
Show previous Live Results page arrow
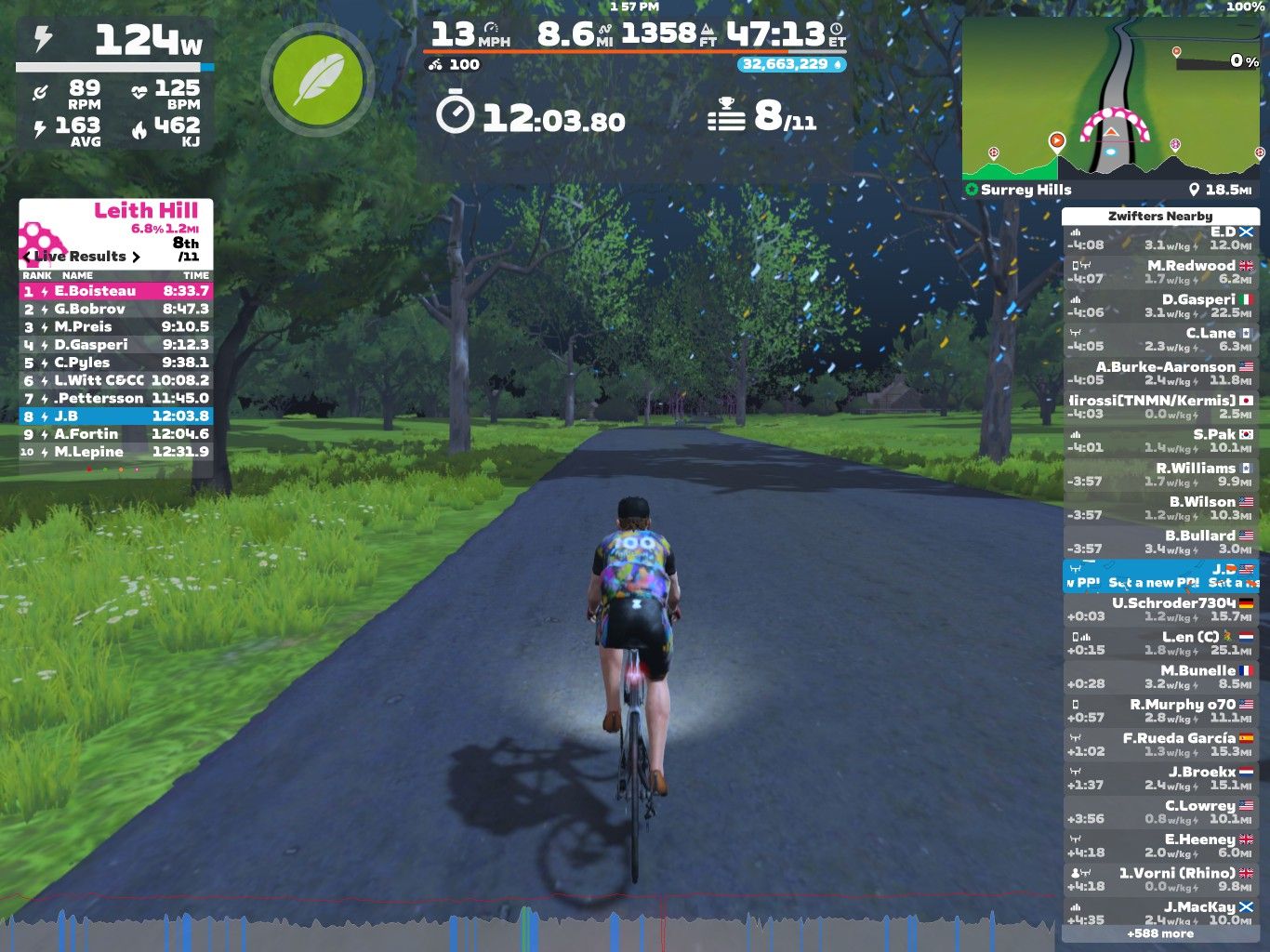click(x=27, y=257)
